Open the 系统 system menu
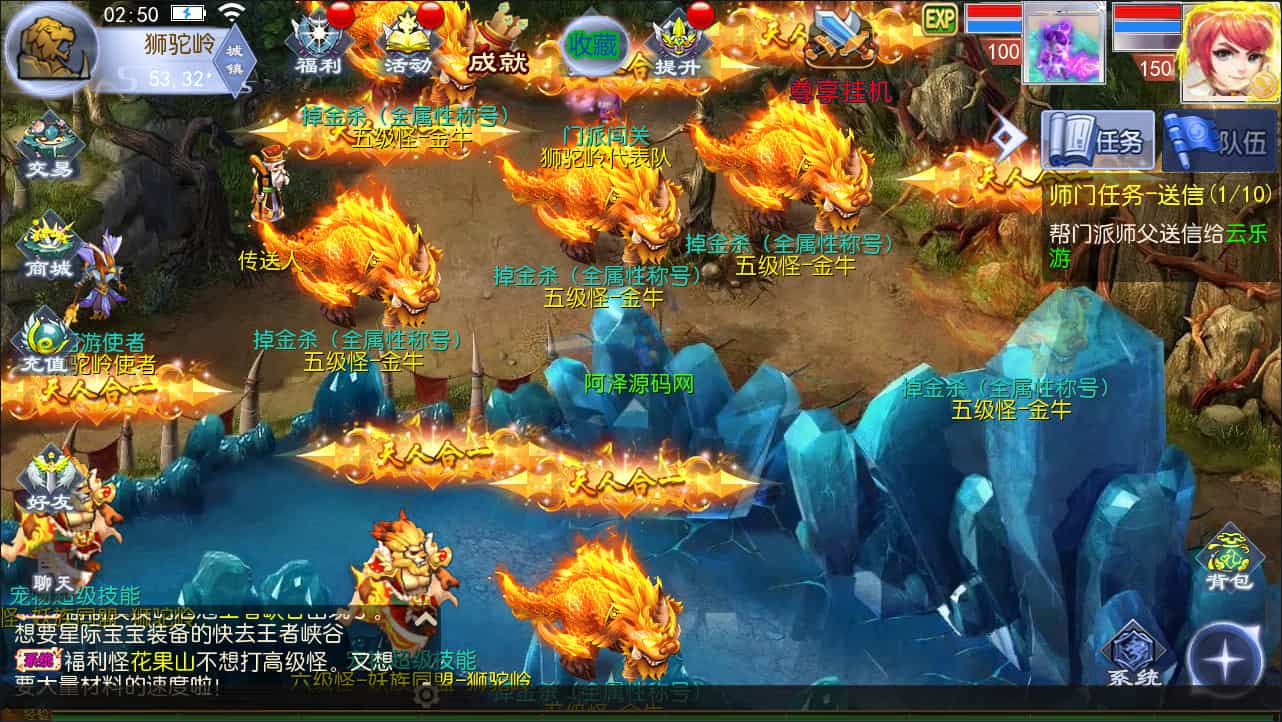This screenshot has height=722, width=1282. 1134,655
